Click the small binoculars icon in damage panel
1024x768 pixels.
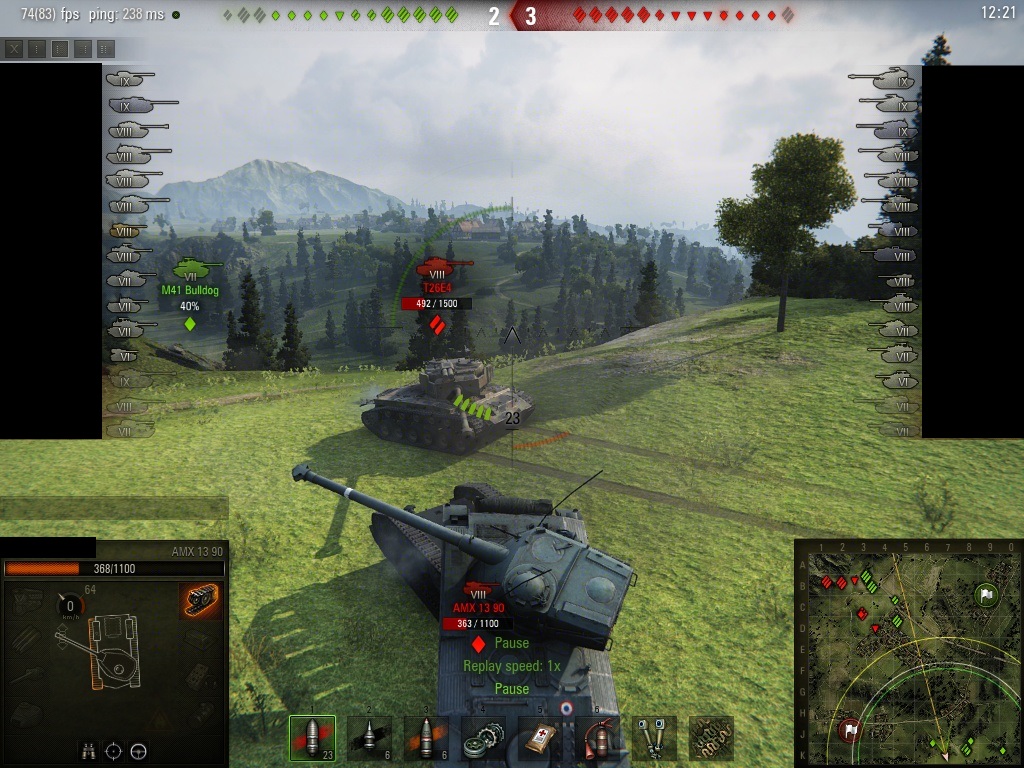click(89, 750)
